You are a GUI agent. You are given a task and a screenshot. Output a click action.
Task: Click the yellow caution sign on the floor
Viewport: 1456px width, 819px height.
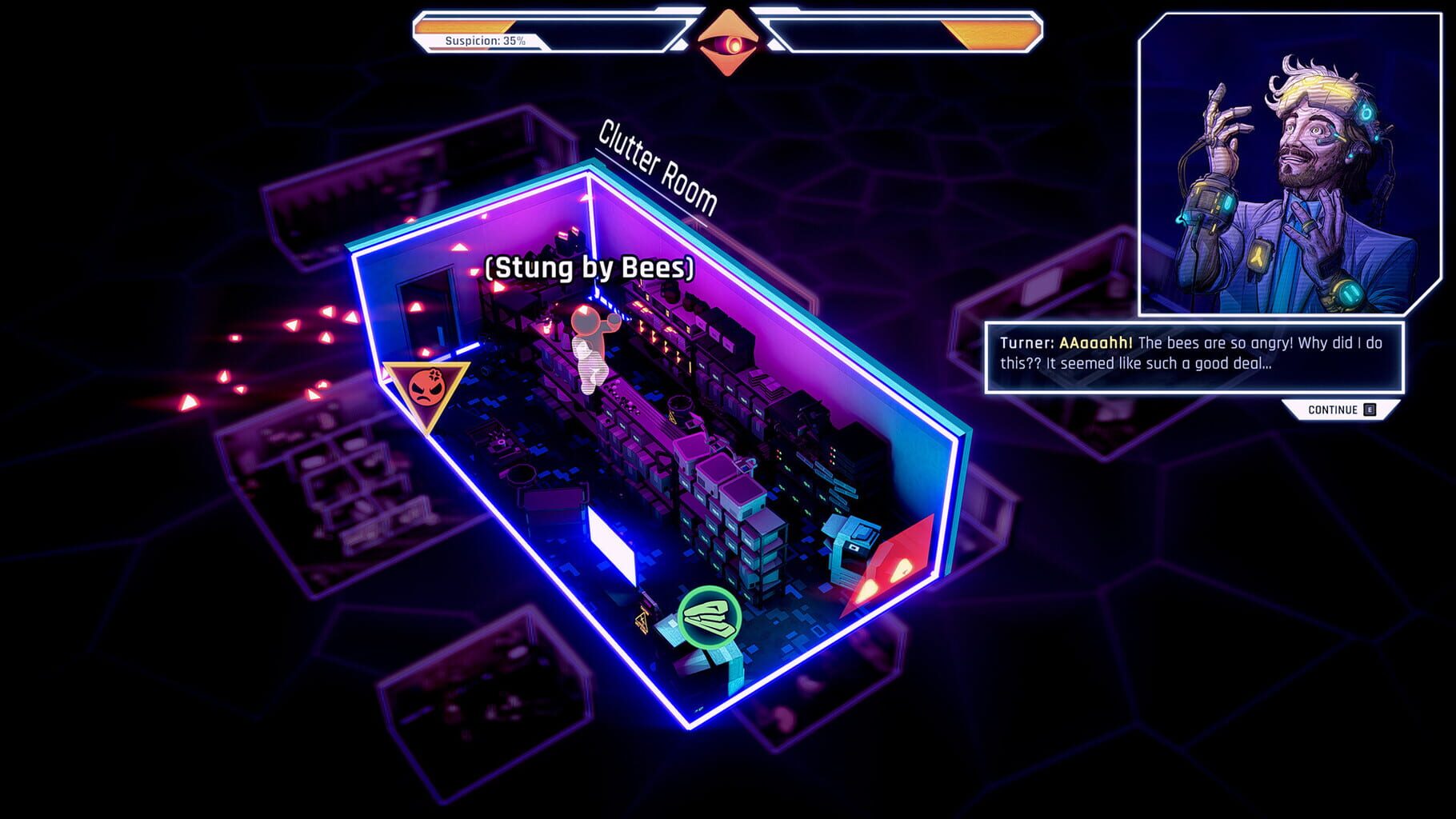point(640,617)
